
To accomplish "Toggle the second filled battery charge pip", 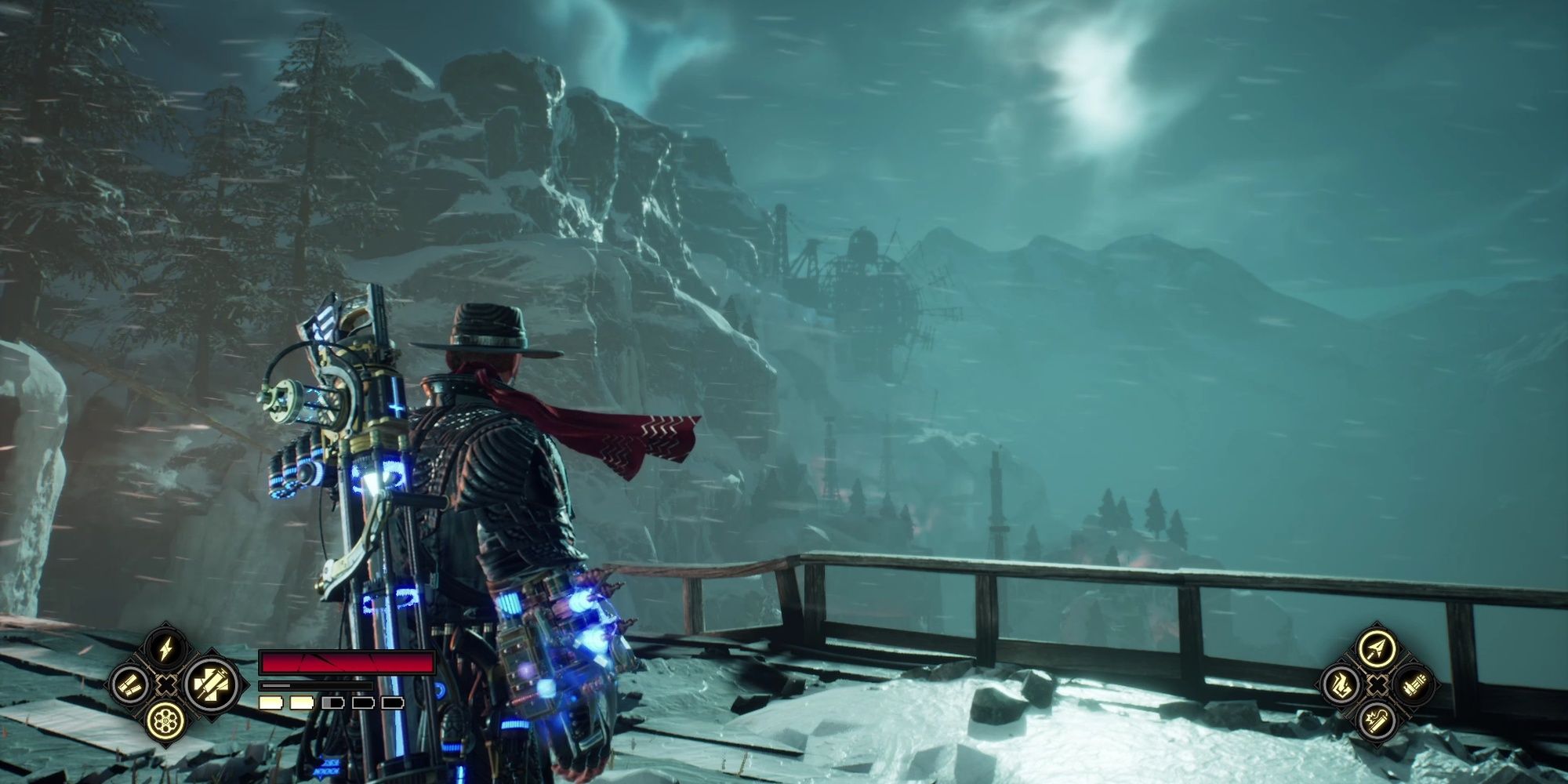I will pos(302,702).
